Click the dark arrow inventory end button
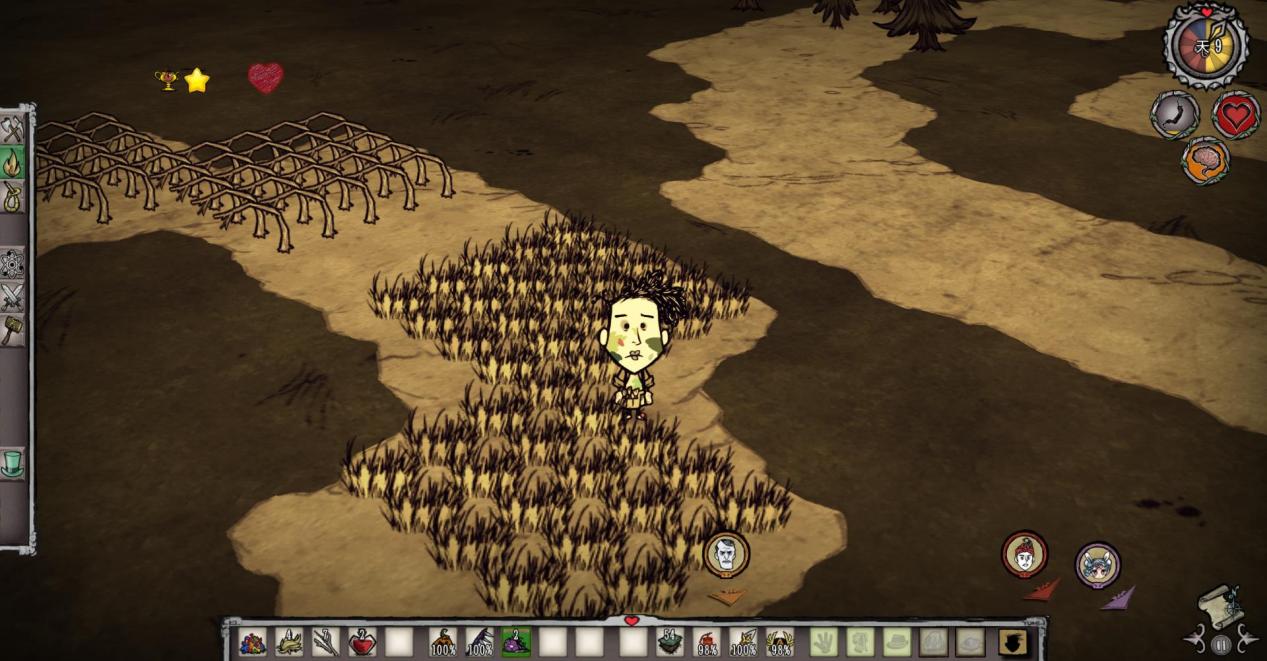1267x661 pixels. pyautogui.click(x=1012, y=641)
